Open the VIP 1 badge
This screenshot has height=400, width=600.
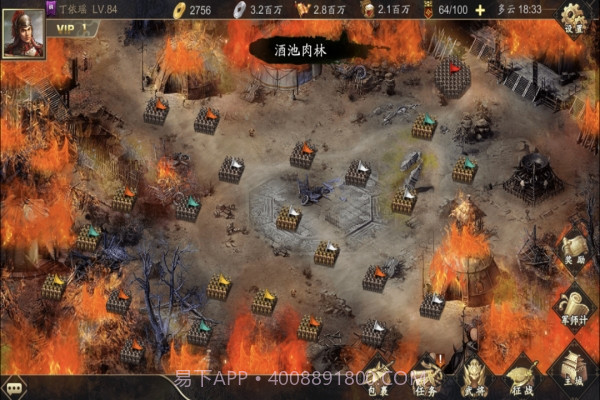pyautogui.click(x=72, y=28)
